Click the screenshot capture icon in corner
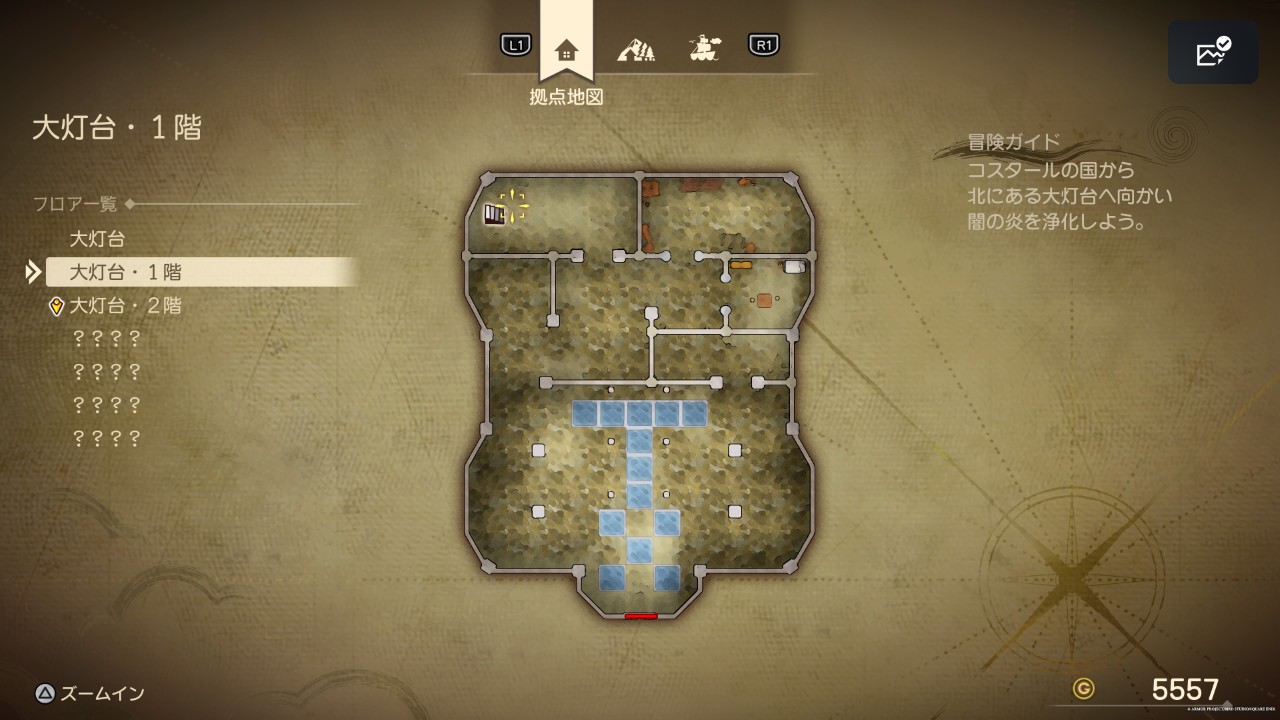 point(1213,52)
